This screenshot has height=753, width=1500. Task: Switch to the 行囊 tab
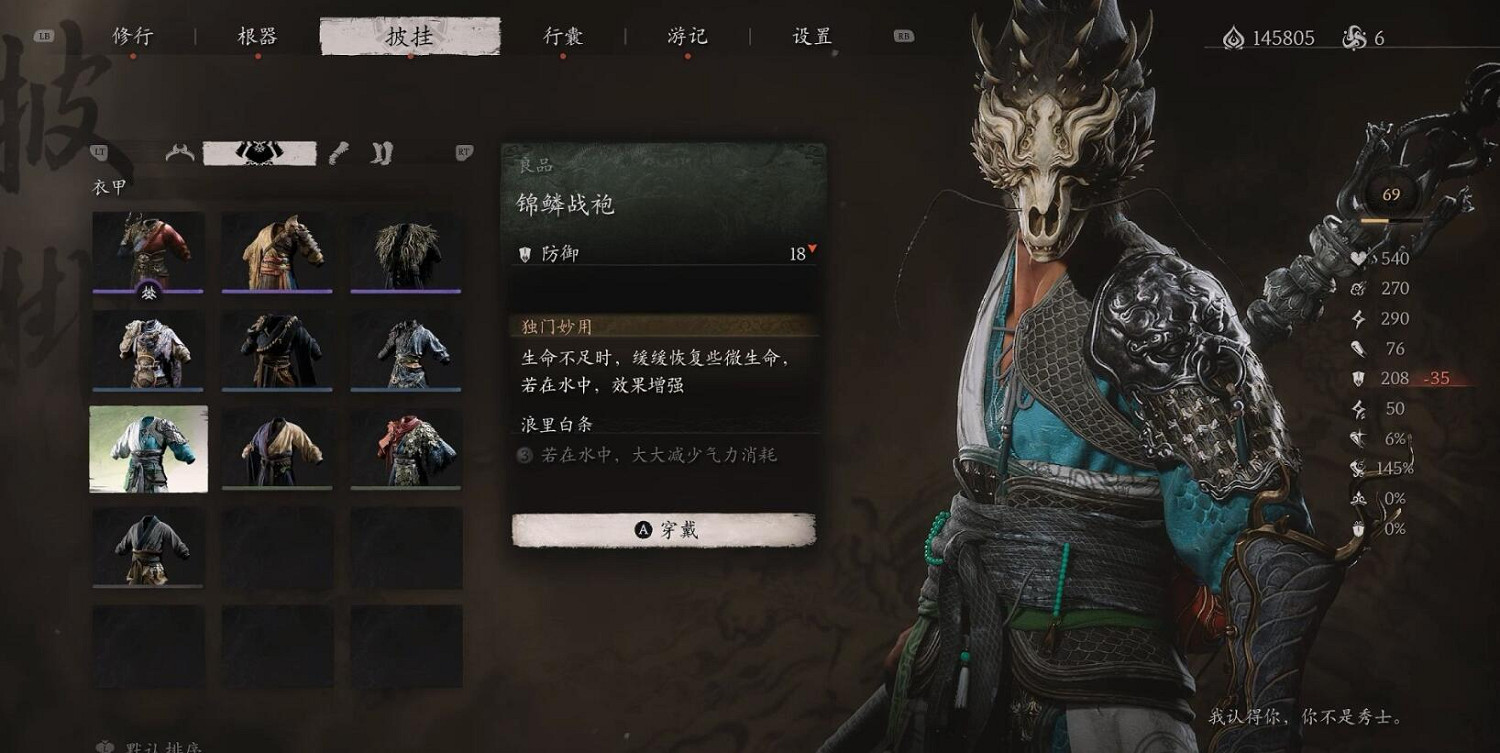(564, 34)
